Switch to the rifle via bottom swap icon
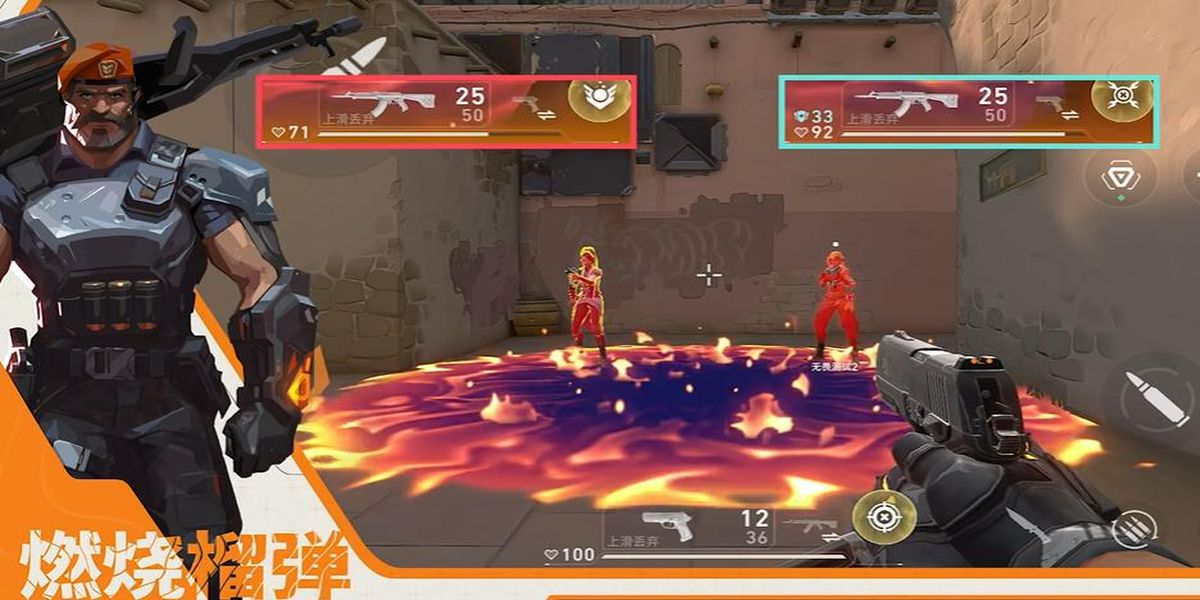This screenshot has width=1200, height=600. (x=808, y=526)
